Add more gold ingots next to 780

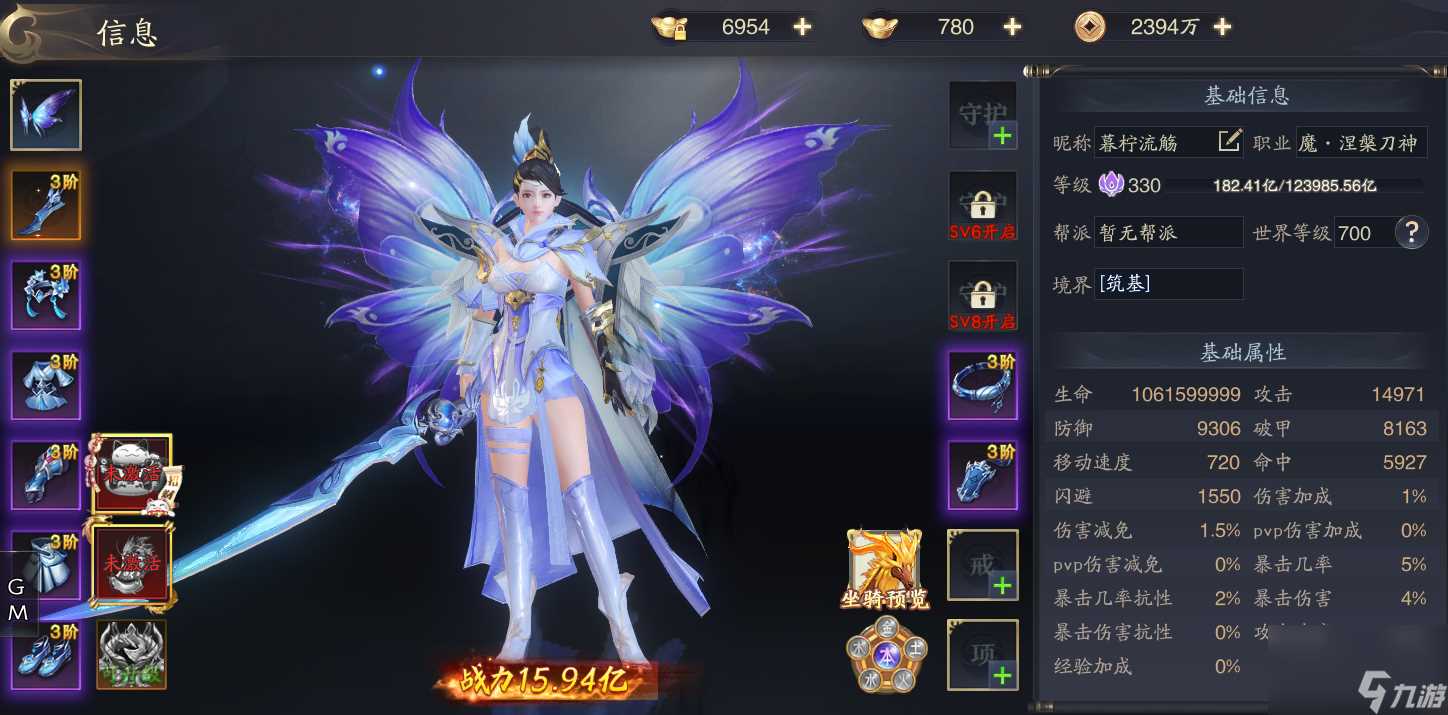(1012, 28)
